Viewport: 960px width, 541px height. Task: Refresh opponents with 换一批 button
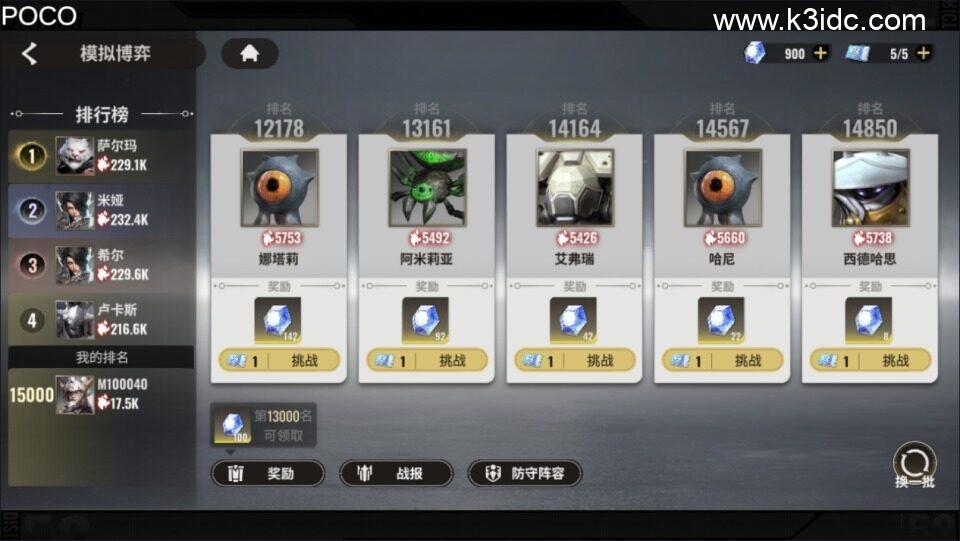pos(914,467)
